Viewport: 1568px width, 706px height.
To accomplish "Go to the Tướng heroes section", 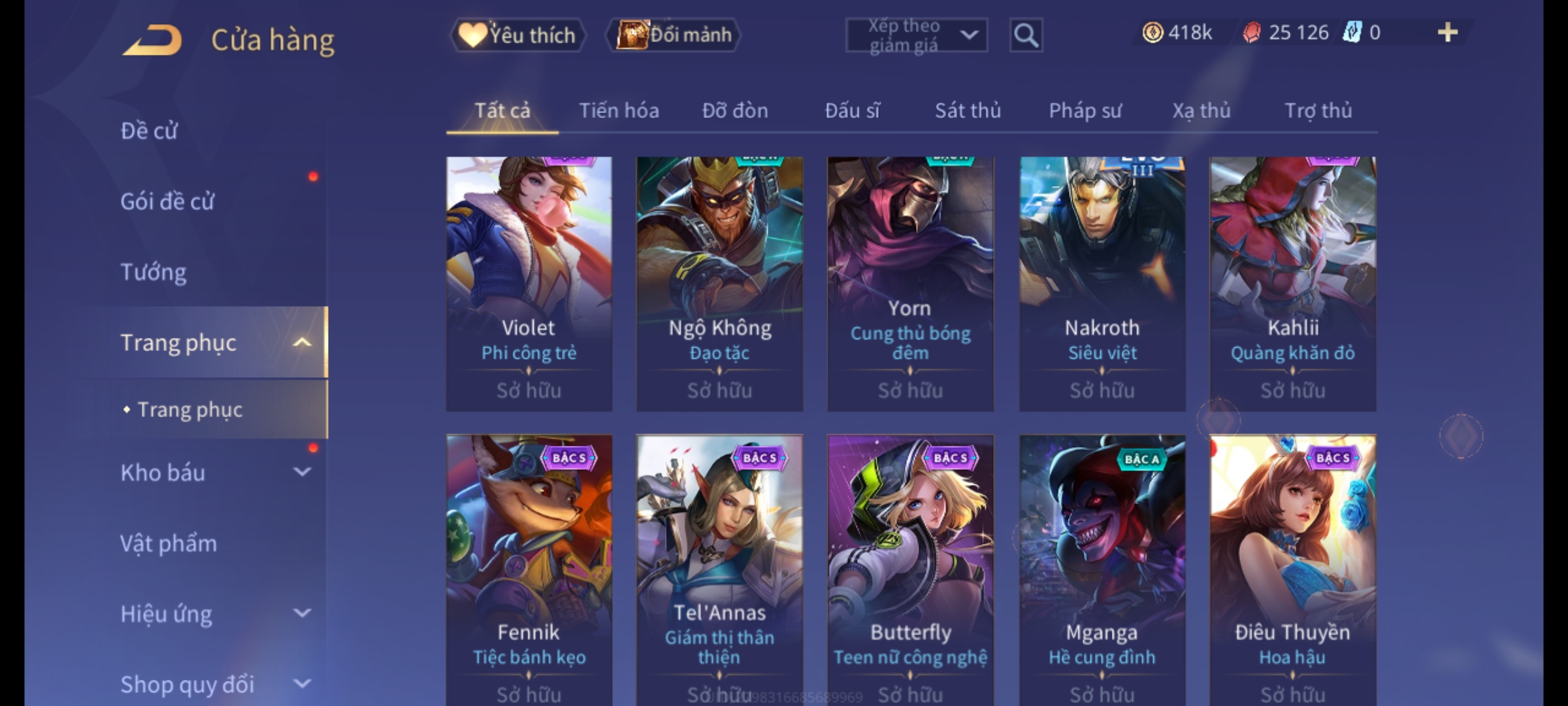I will (154, 272).
